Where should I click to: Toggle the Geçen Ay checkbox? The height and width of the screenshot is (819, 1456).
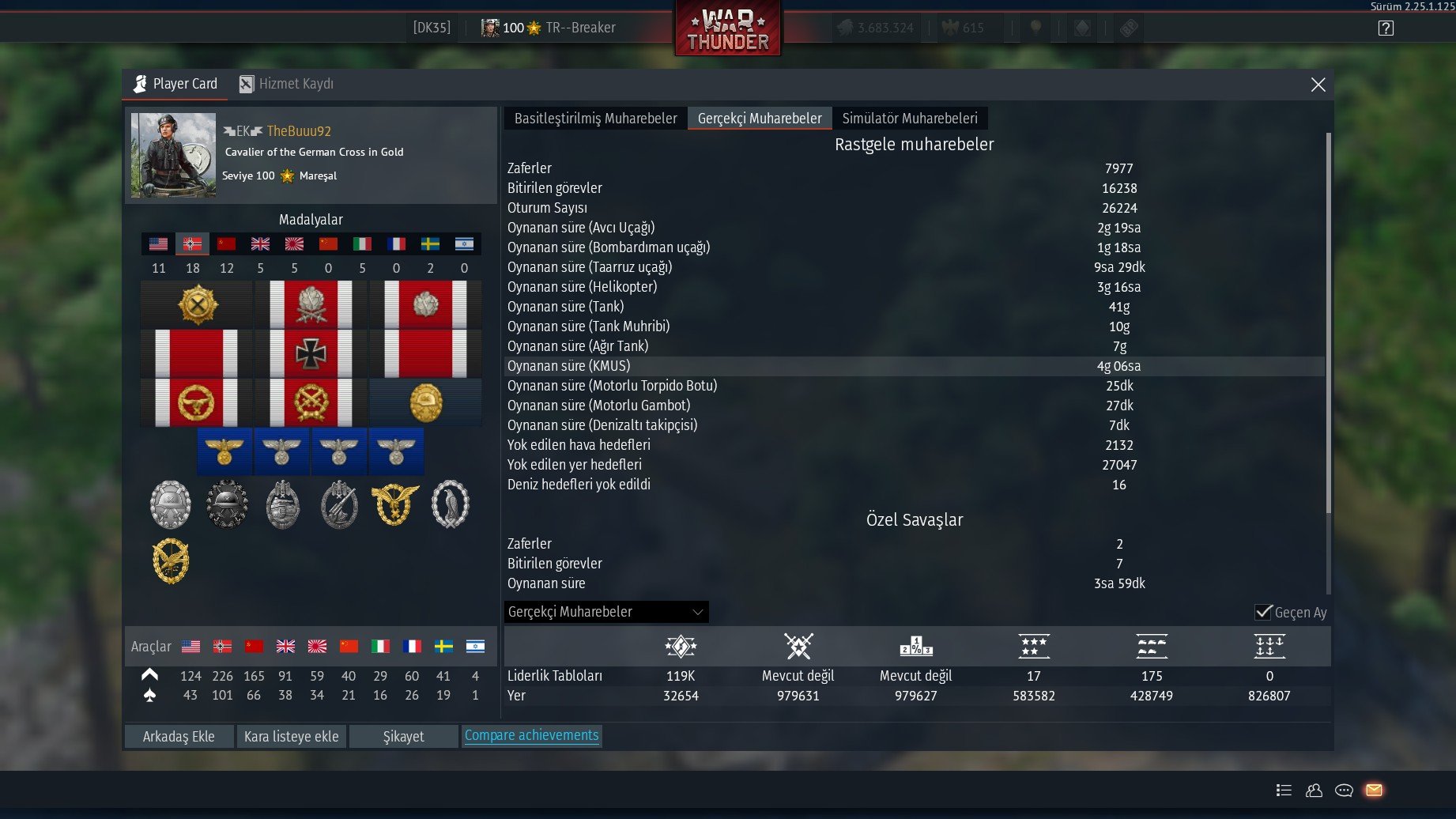(x=1263, y=612)
